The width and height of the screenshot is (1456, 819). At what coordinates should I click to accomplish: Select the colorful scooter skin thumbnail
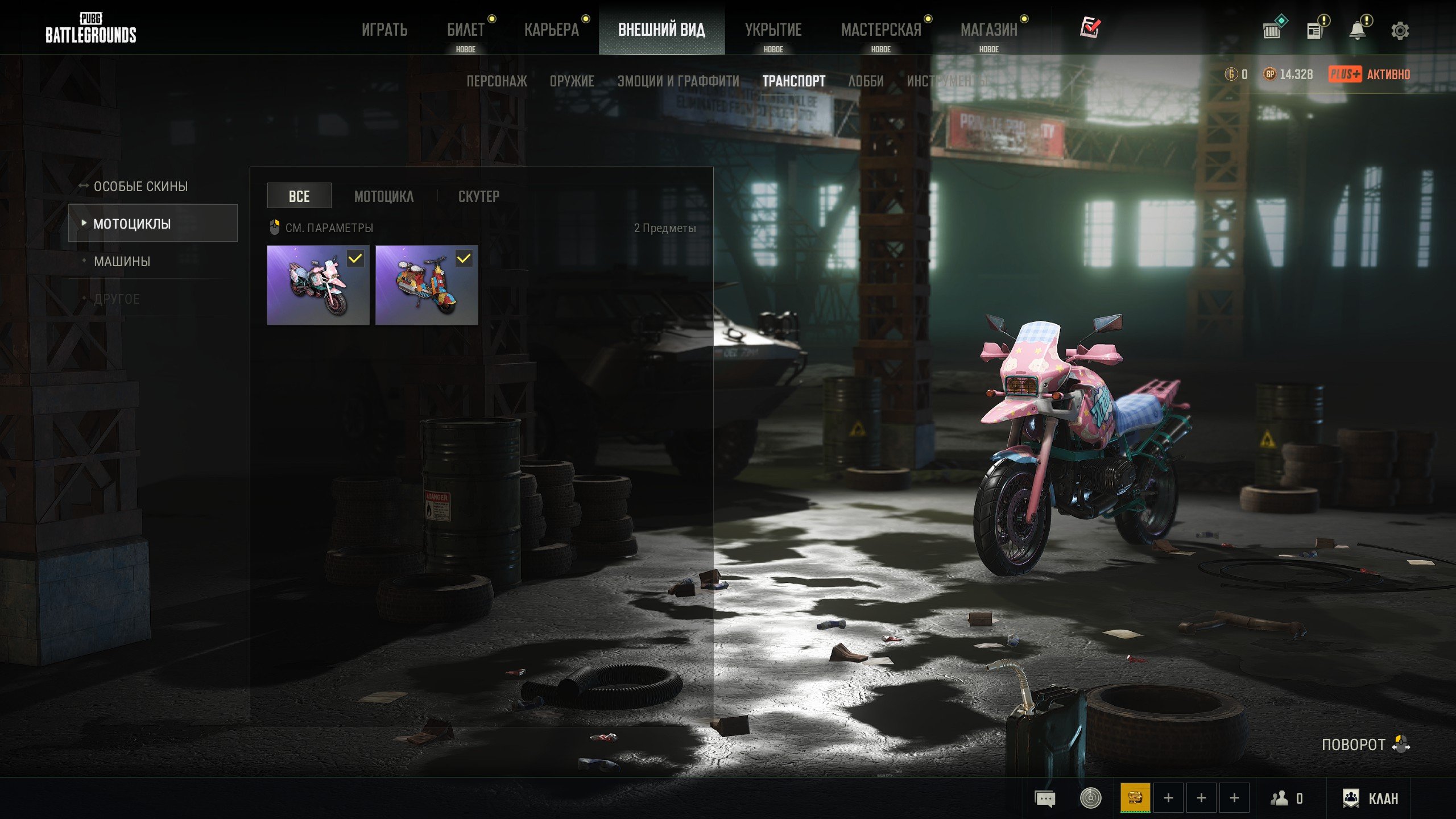point(427,286)
